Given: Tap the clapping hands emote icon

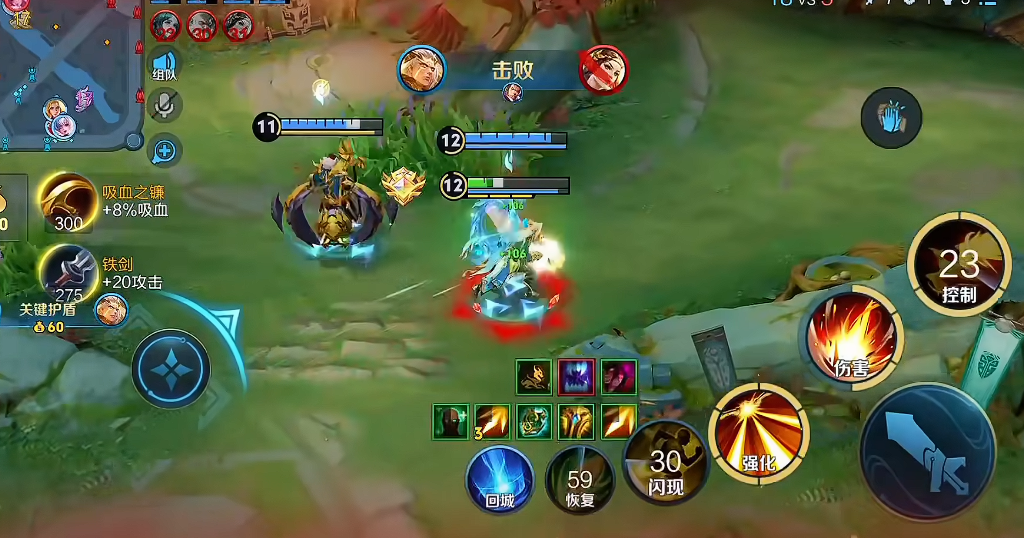Looking at the screenshot, I should [x=890, y=116].
